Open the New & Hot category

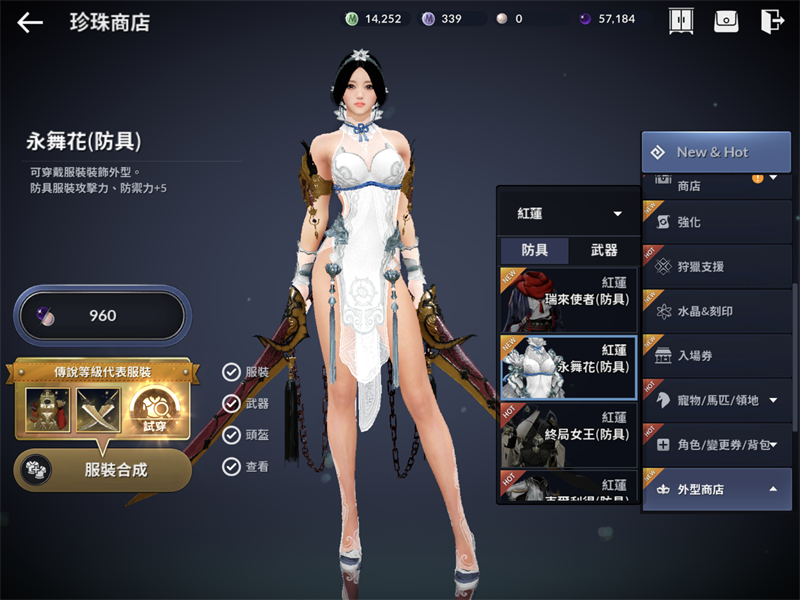716,152
